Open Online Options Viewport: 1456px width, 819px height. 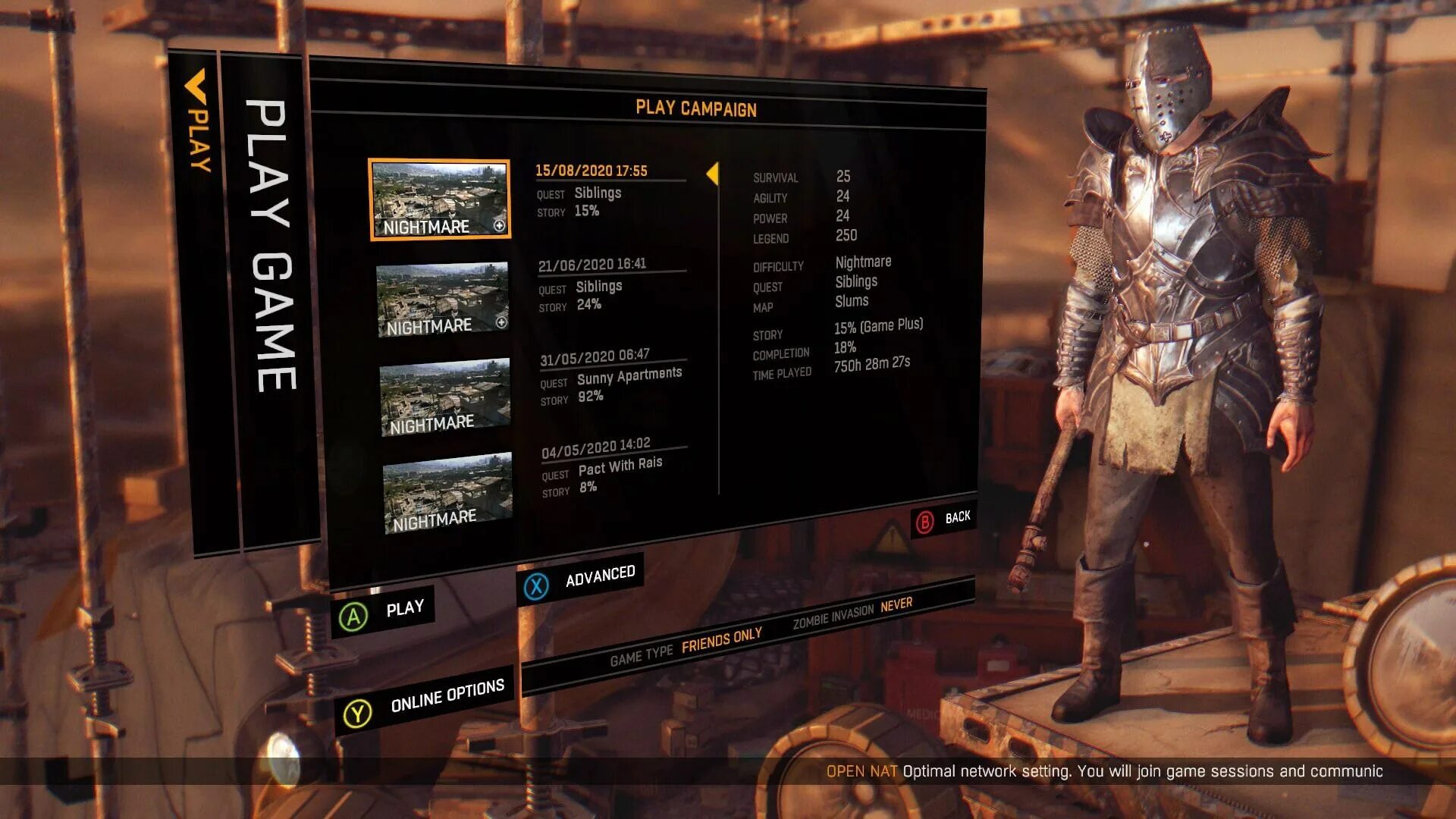(x=425, y=701)
